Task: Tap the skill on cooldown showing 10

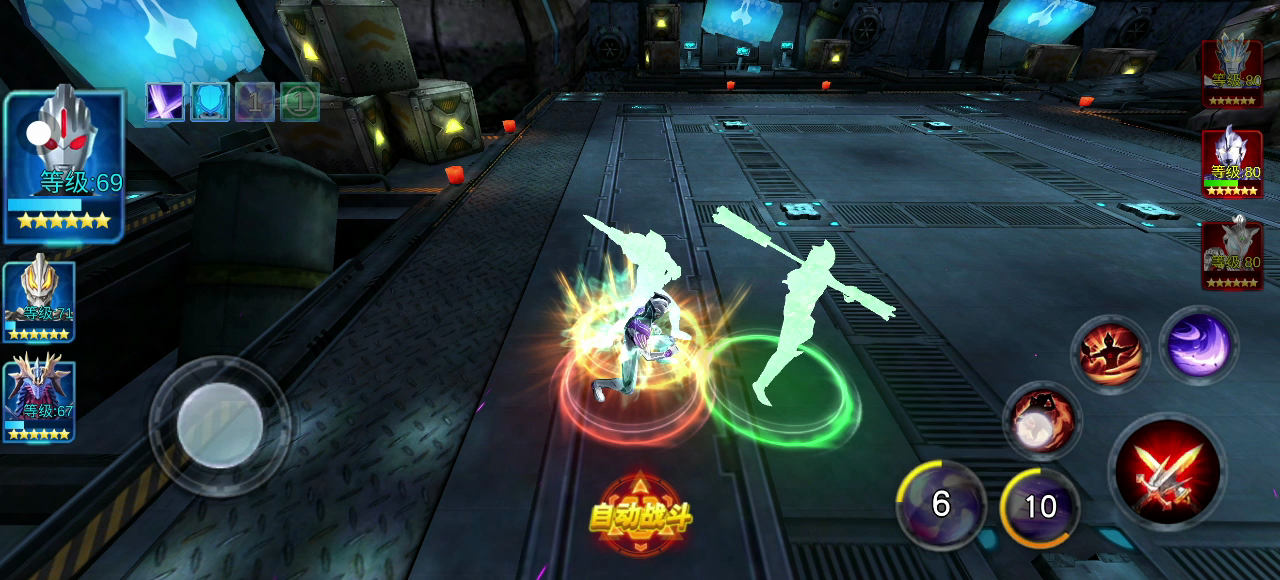Action: coord(1040,507)
